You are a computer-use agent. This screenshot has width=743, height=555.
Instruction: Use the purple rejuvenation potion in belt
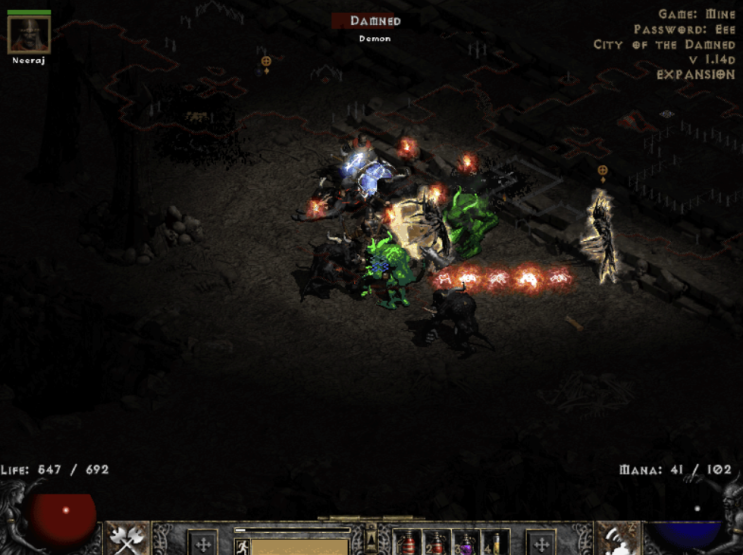click(467, 543)
